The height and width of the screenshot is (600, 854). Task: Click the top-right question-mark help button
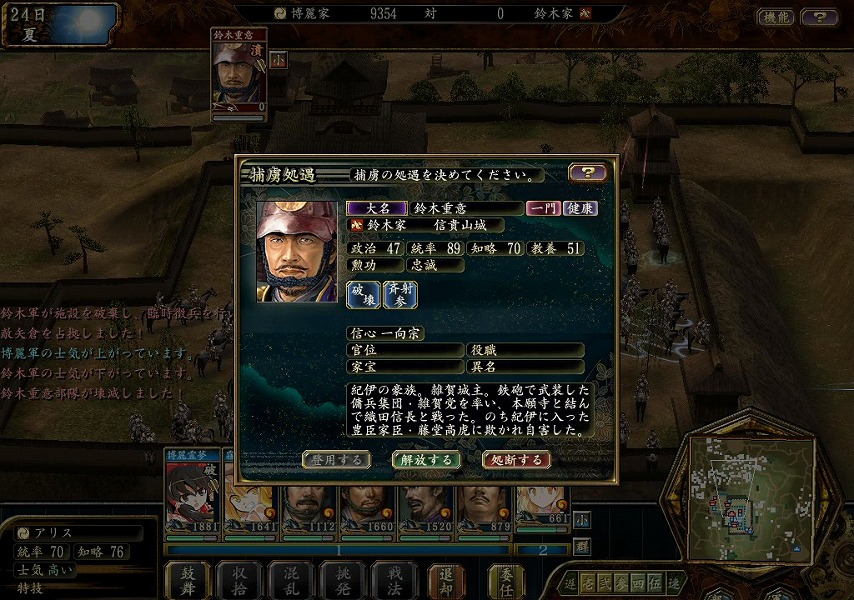(x=819, y=17)
